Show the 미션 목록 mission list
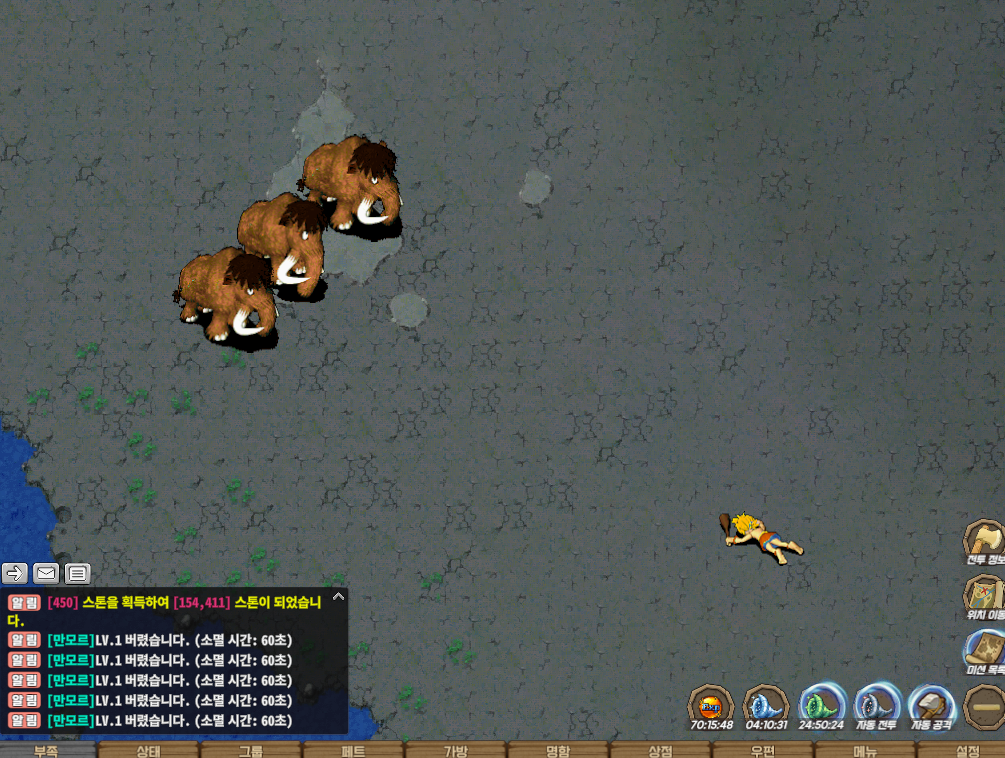The width and height of the screenshot is (1005, 758). pos(985,651)
